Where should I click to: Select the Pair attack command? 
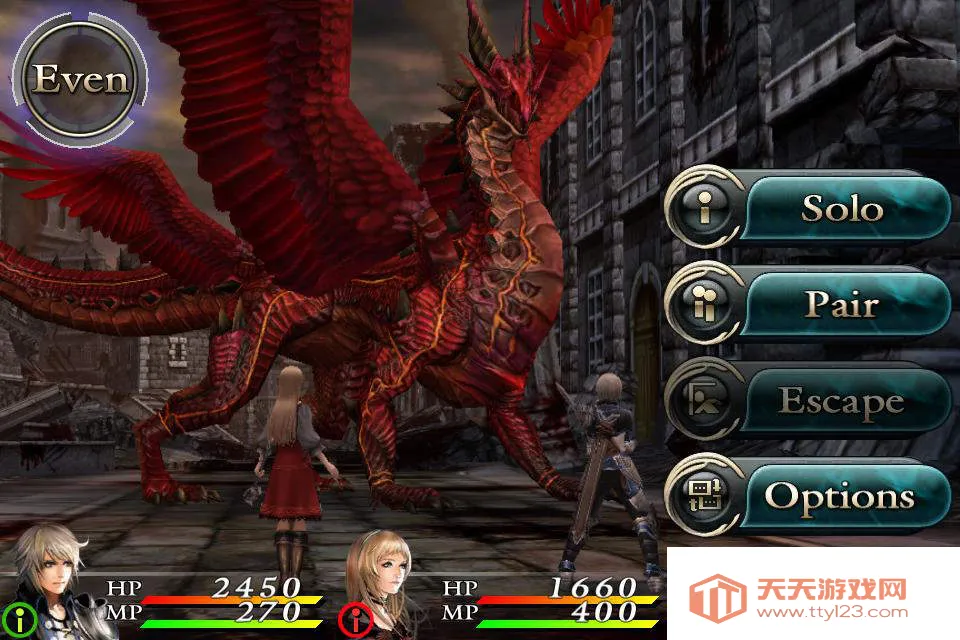pos(808,305)
